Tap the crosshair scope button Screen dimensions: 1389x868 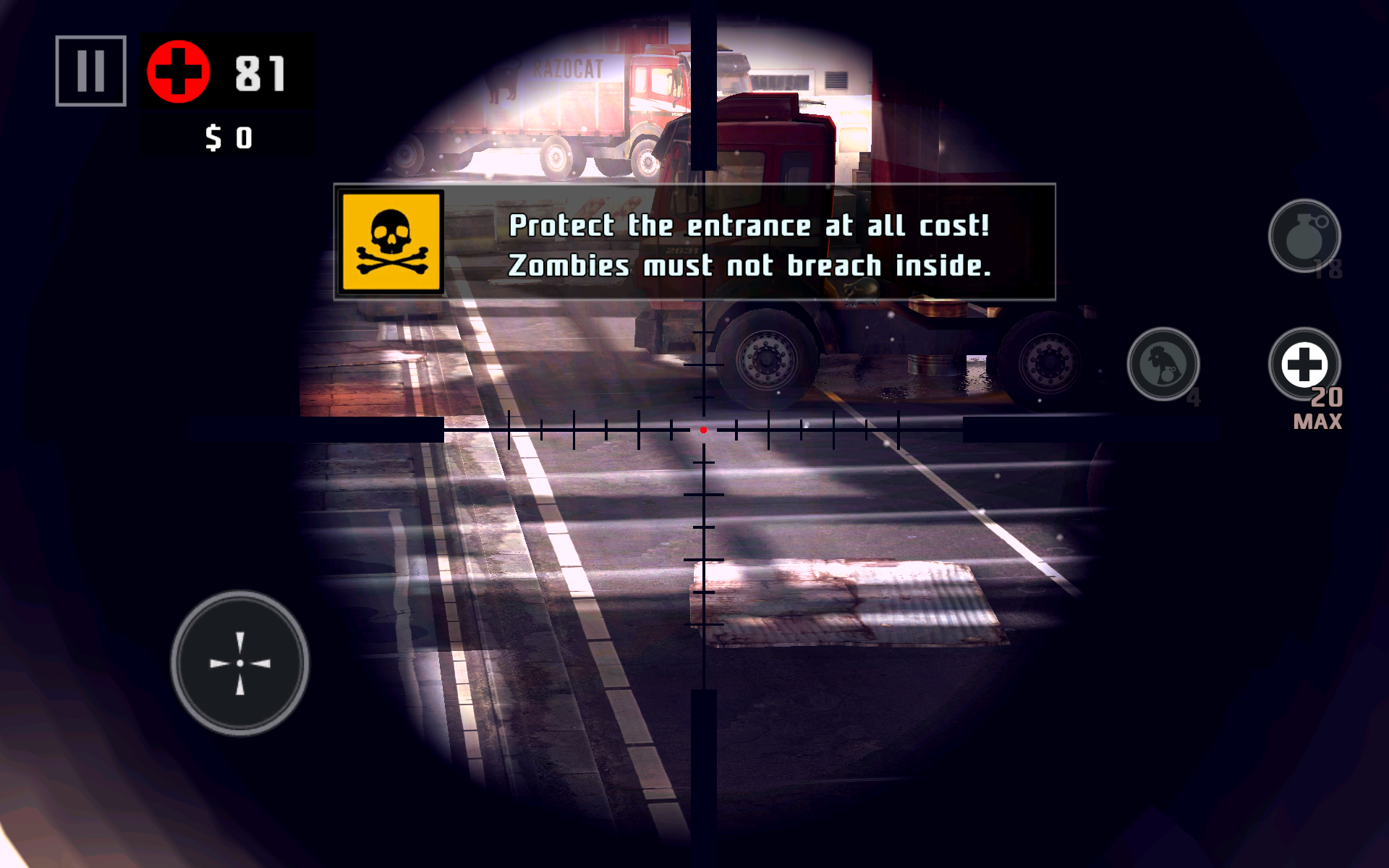[x=240, y=663]
